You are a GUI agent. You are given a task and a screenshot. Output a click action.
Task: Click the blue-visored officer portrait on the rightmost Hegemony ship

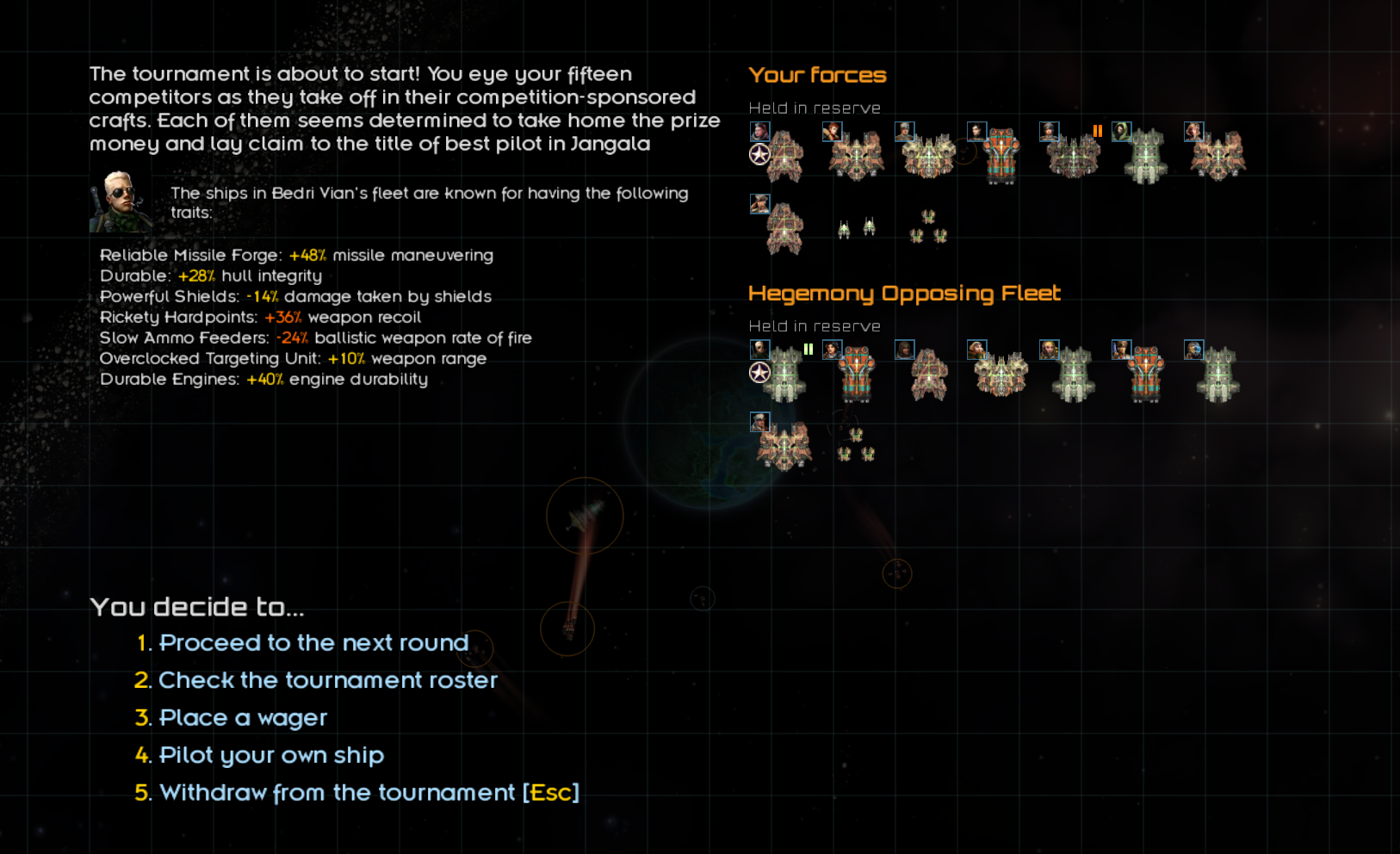[1194, 350]
